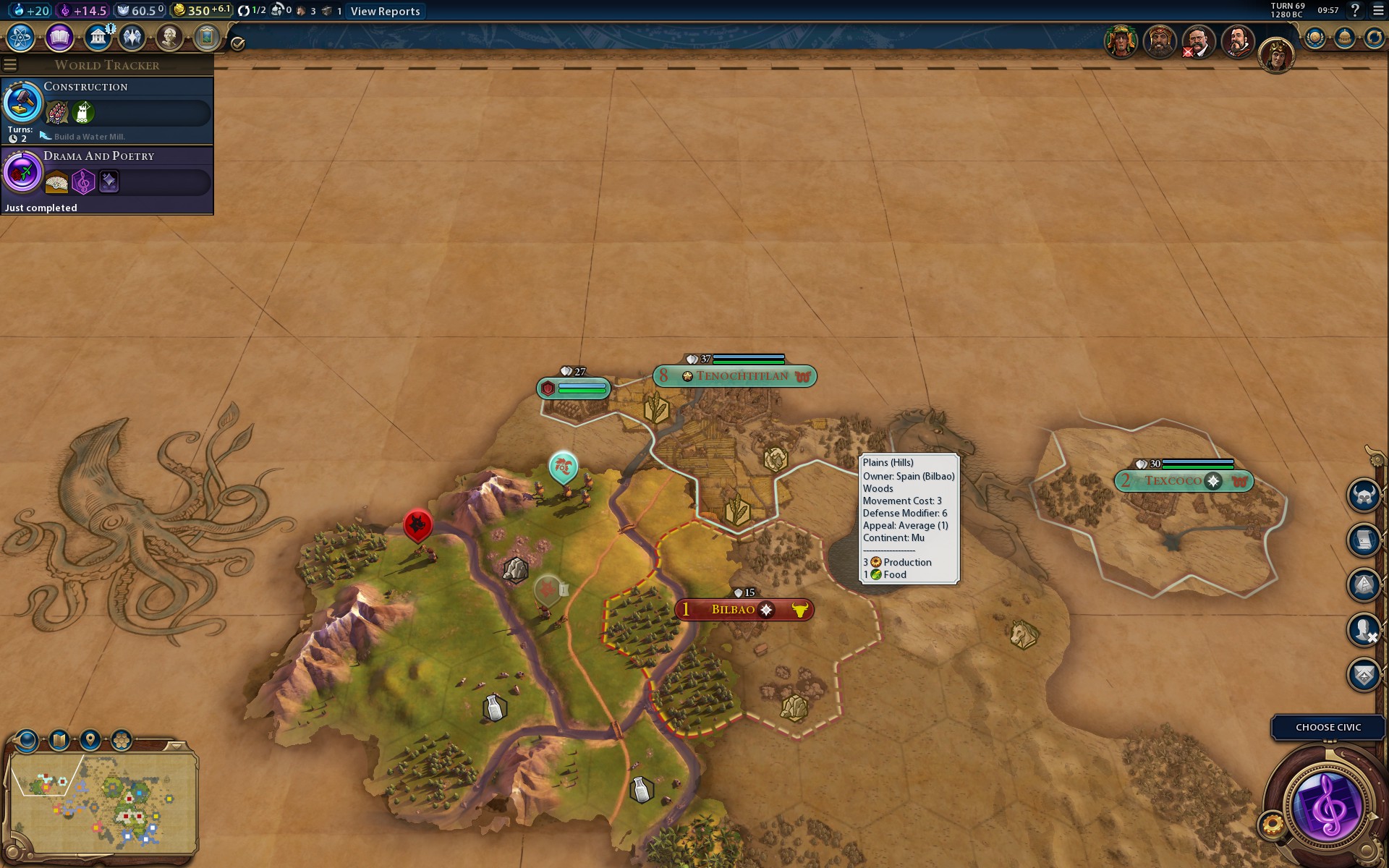
Task: Open the government building icon
Action: pos(98,37)
